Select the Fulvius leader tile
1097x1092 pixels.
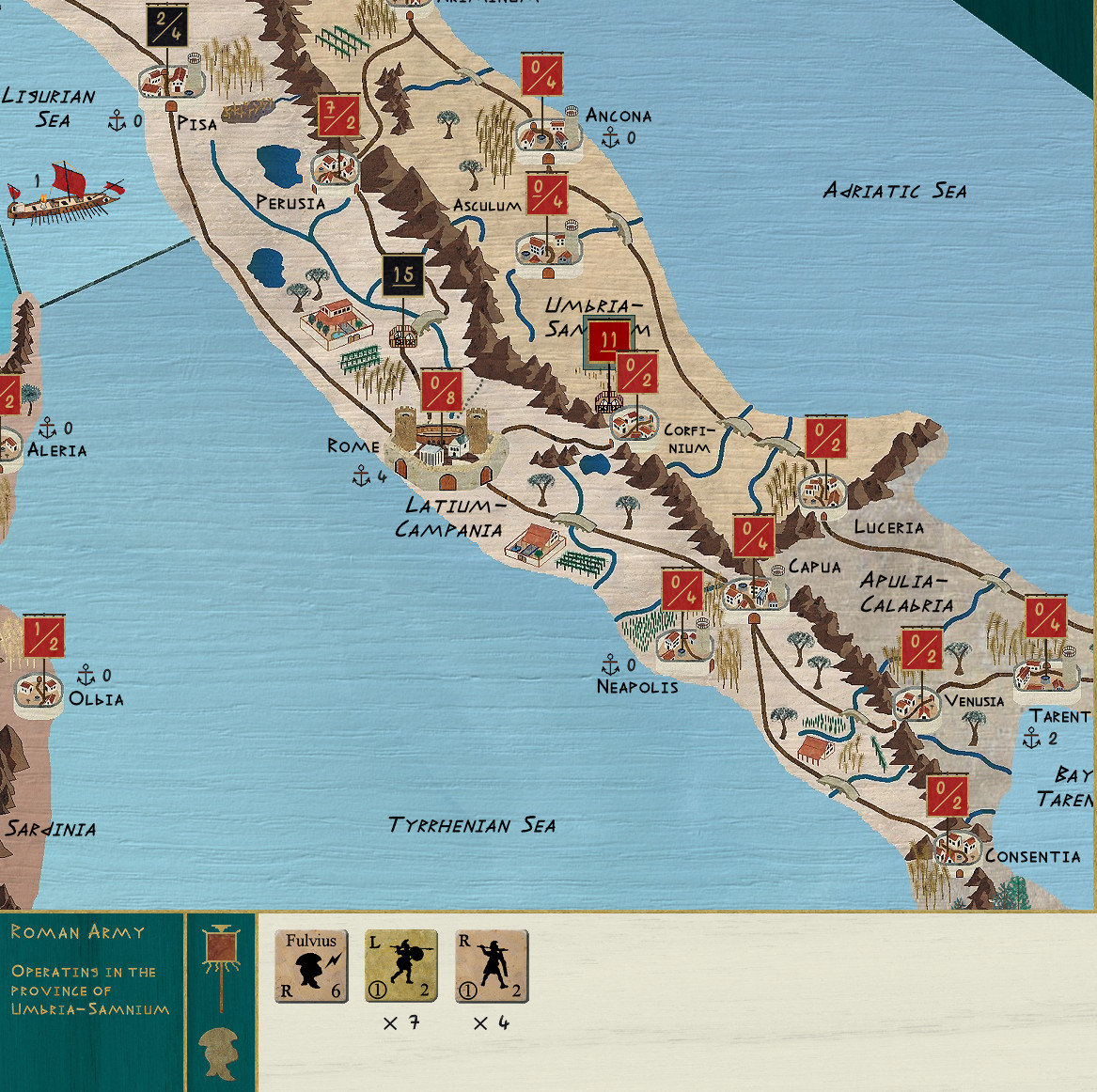tap(311, 966)
